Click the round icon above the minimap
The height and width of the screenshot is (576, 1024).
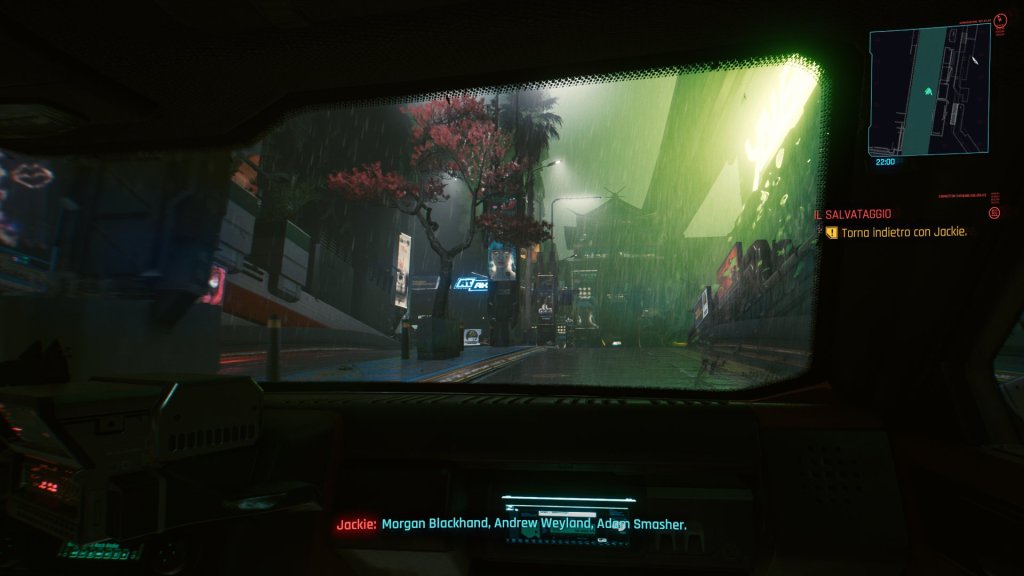point(1001,19)
